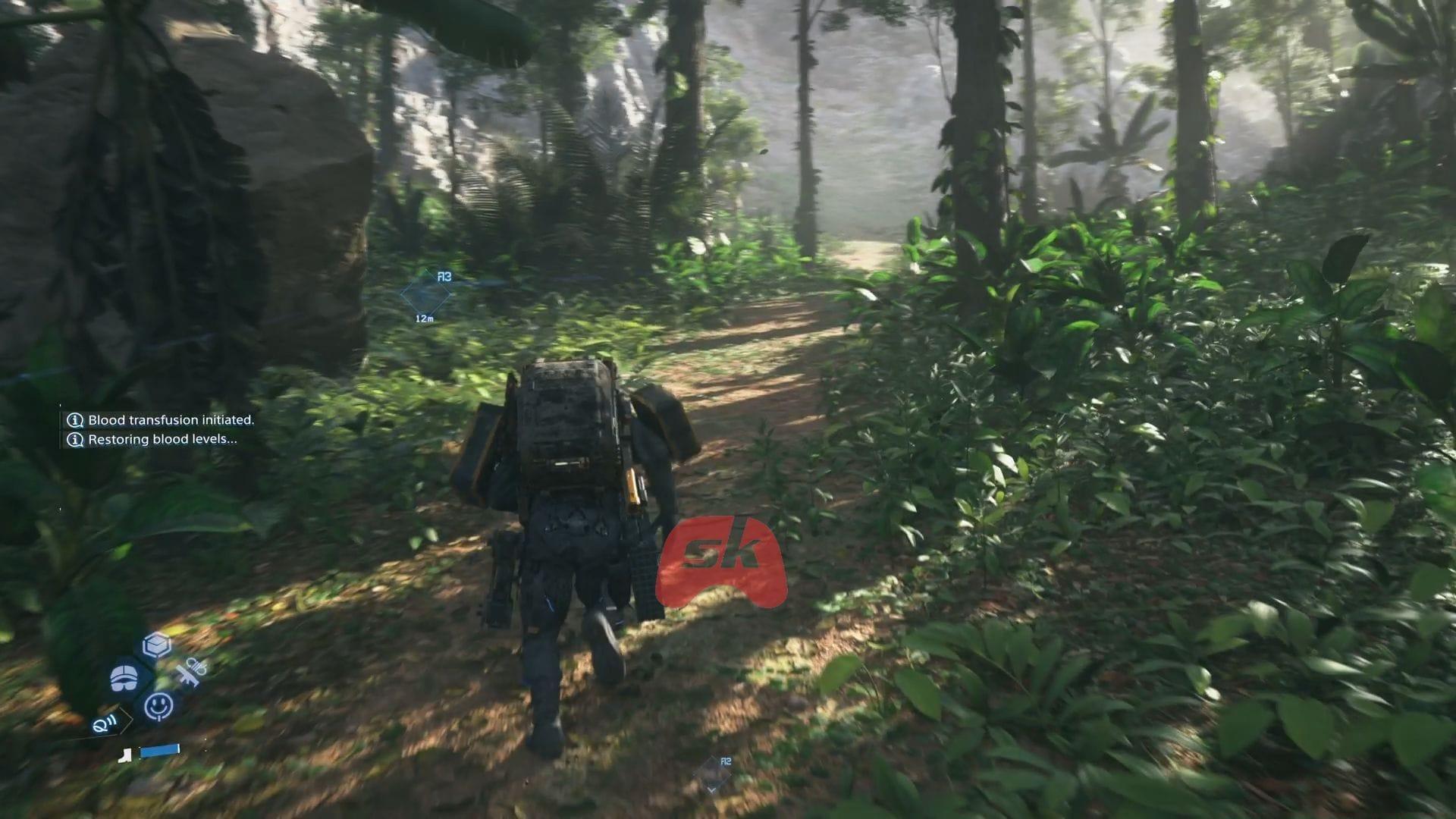Click the boot footwear icon near the stamina bar
The image size is (1456, 819).
click(125, 756)
